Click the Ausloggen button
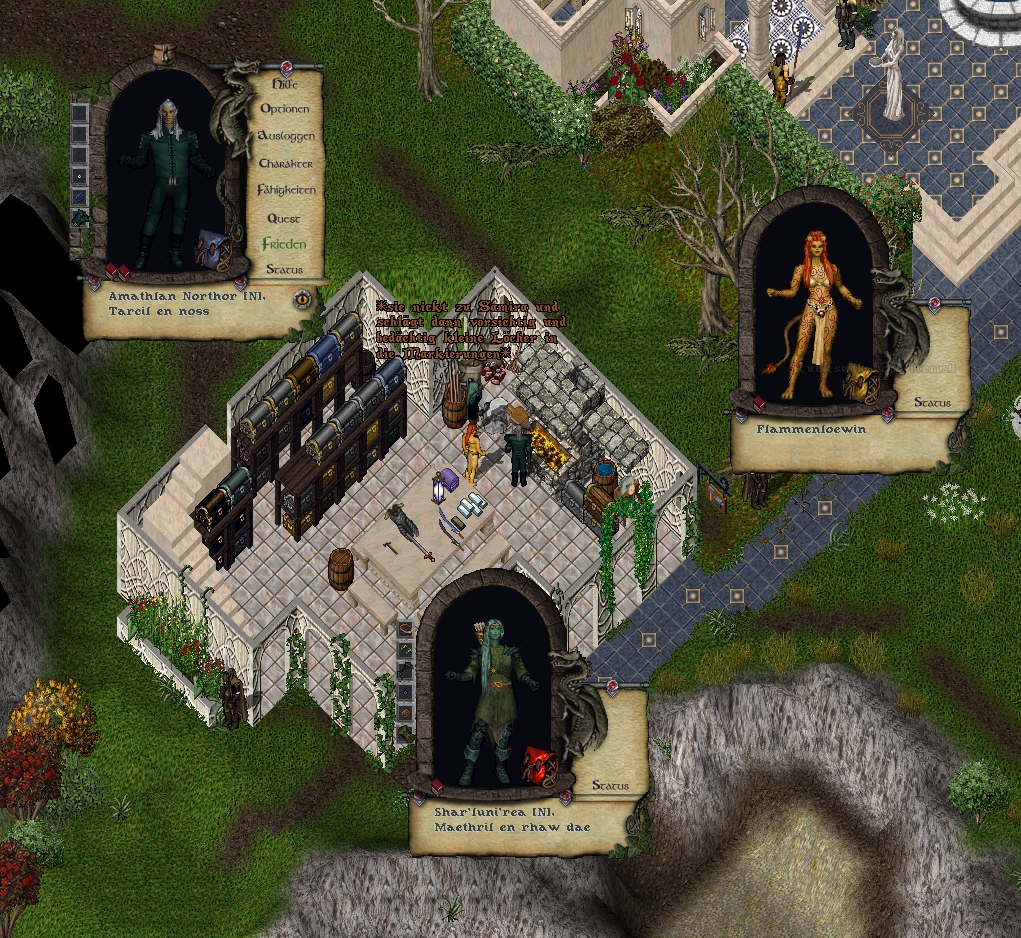The image size is (1021, 938). click(286, 135)
